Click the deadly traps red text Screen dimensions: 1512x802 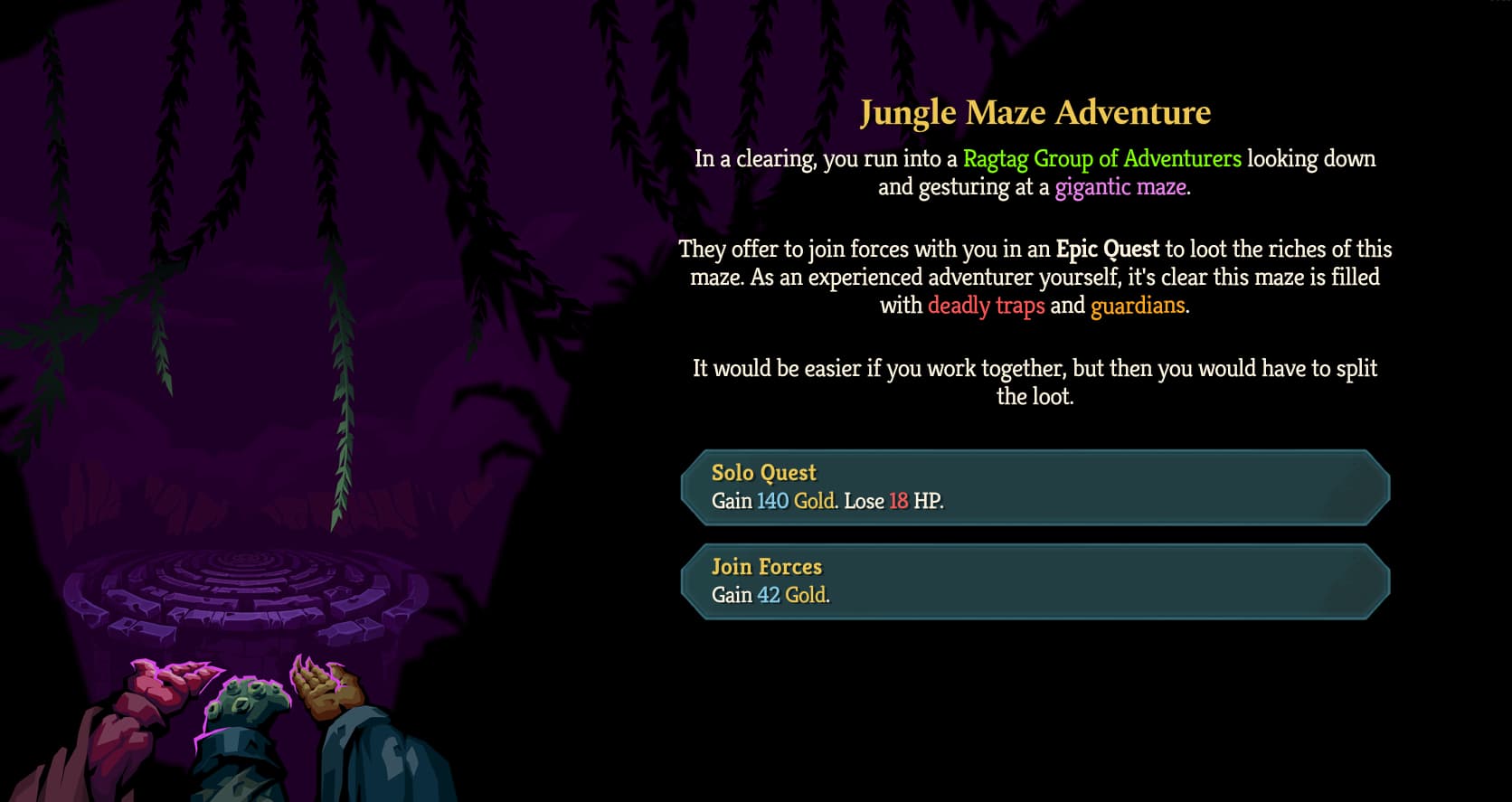(986, 306)
